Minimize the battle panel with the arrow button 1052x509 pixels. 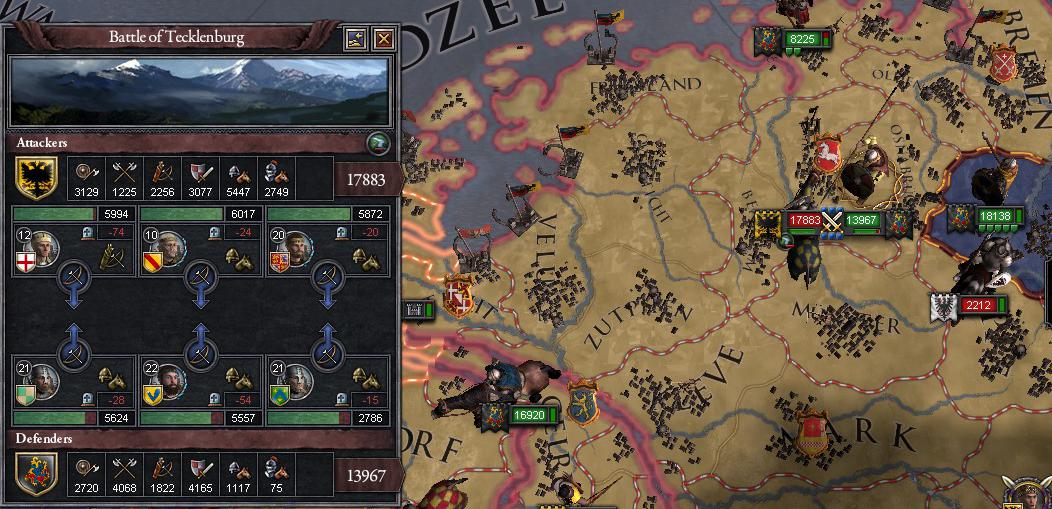pos(356,39)
